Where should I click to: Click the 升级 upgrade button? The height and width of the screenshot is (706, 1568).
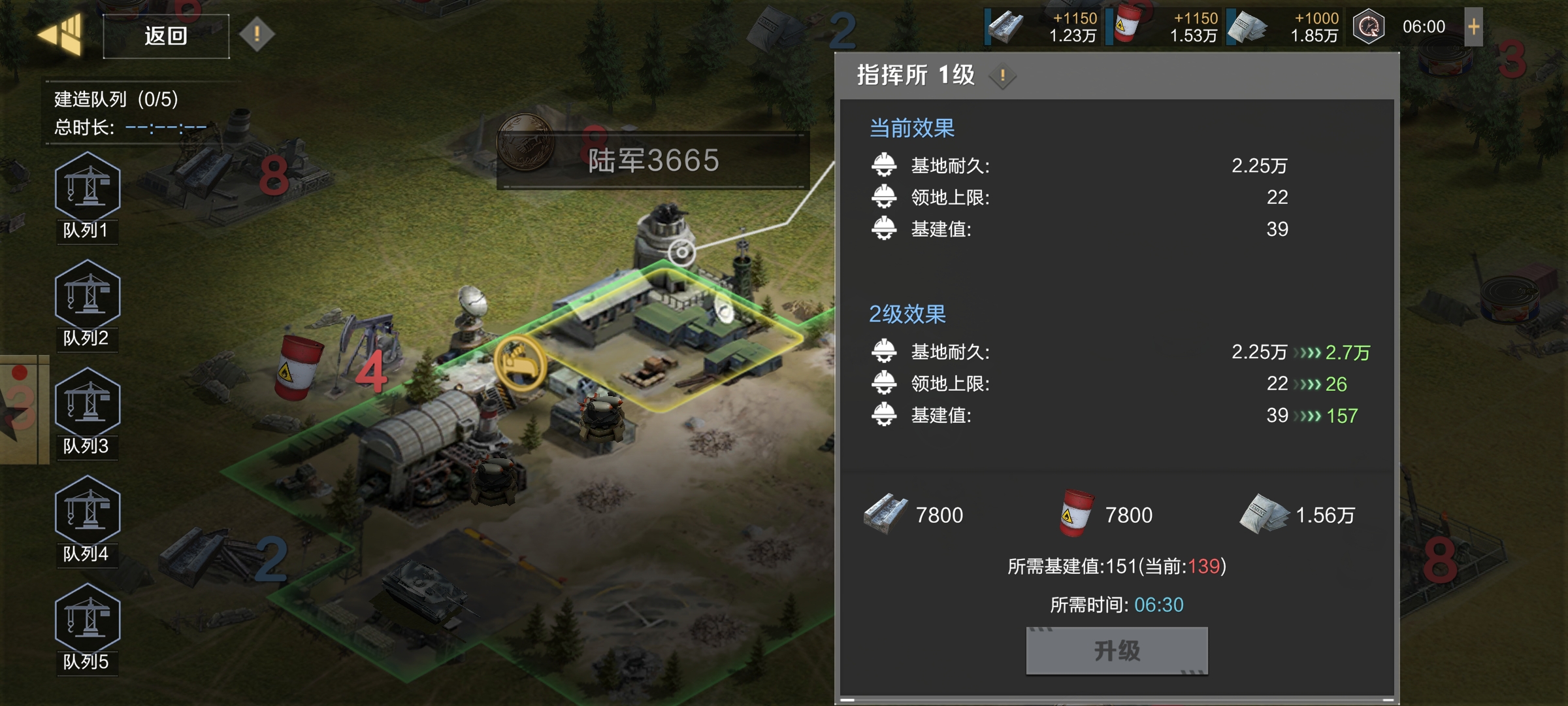[x=1117, y=650]
